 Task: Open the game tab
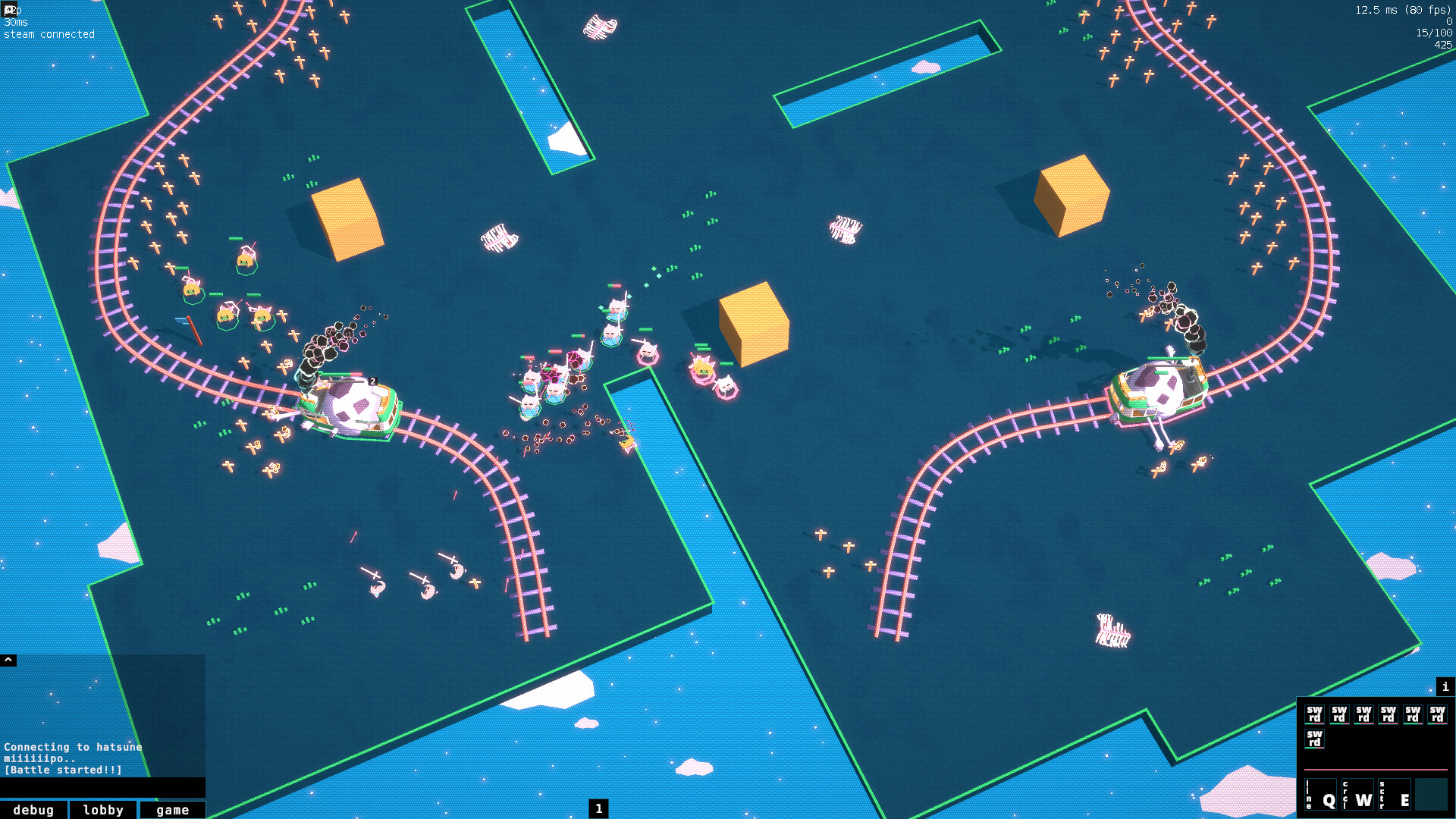point(172,809)
